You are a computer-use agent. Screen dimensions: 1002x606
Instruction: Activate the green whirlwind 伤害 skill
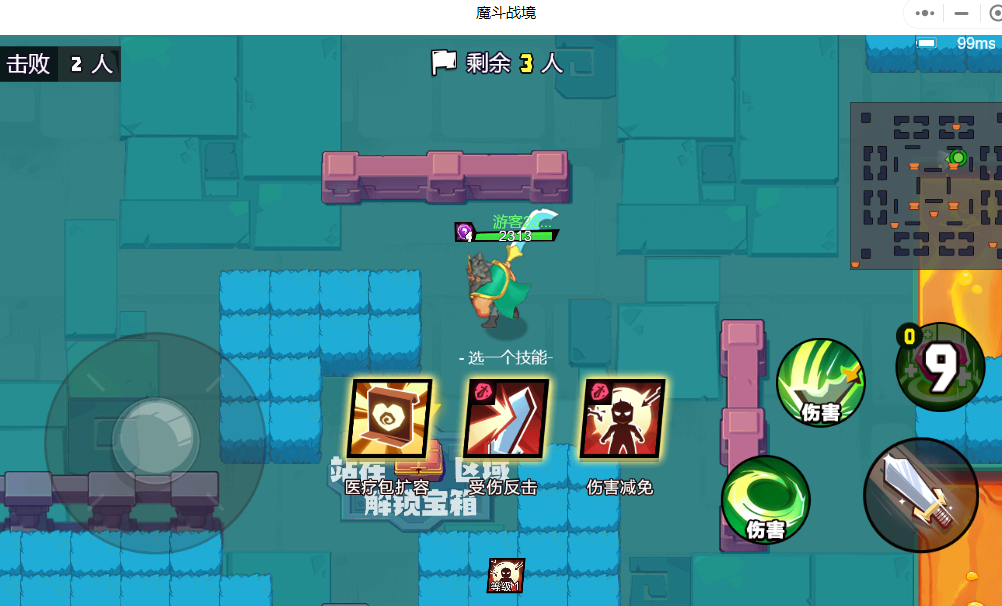[765, 500]
